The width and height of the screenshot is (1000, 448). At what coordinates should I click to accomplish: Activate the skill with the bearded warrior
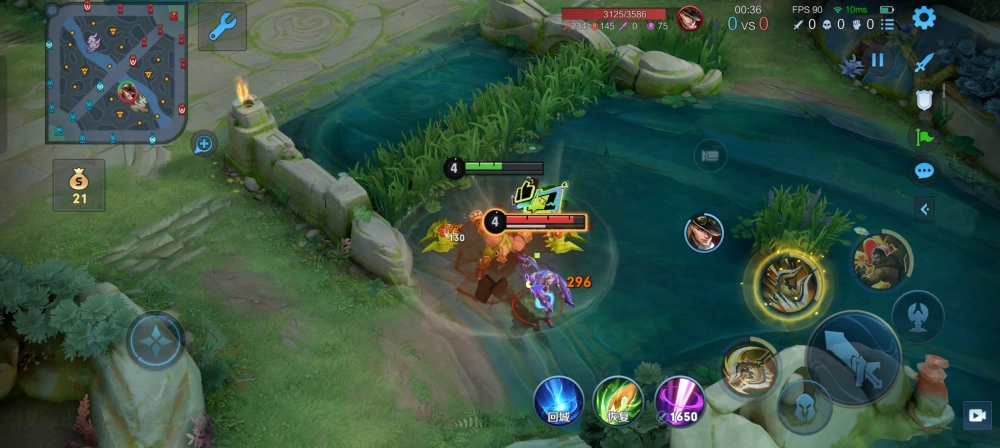[878, 258]
